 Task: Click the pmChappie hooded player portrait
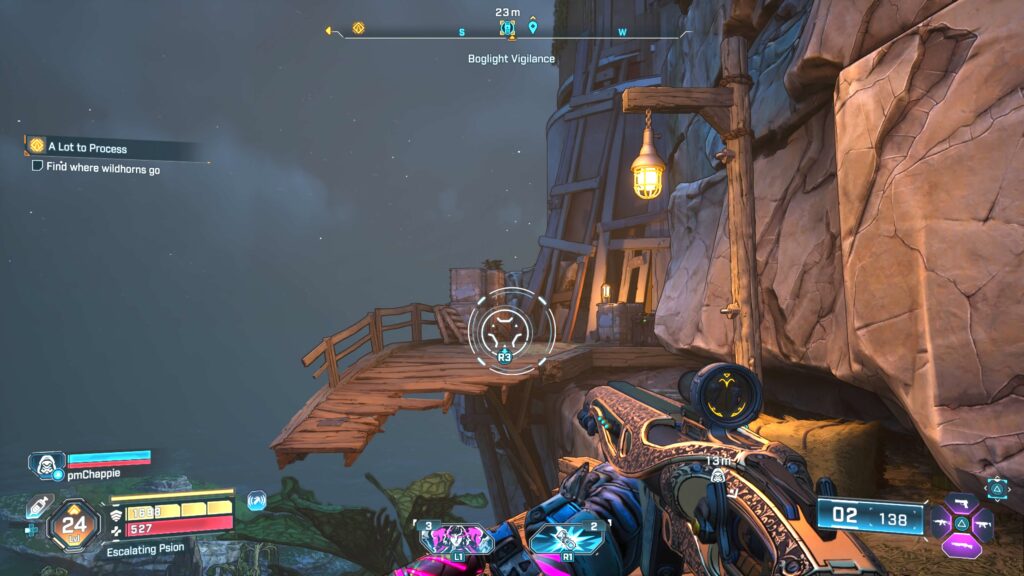click(x=46, y=464)
